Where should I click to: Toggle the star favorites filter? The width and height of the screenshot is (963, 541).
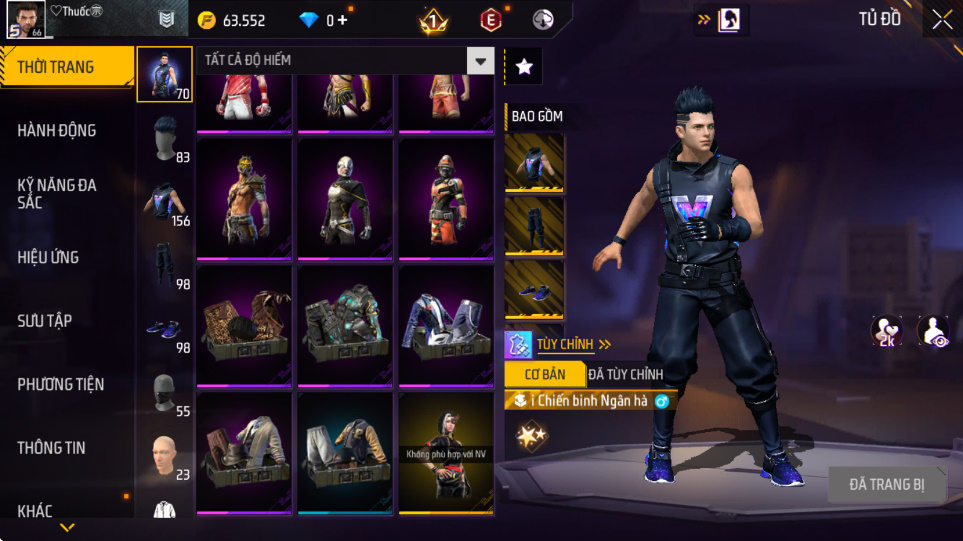524,67
